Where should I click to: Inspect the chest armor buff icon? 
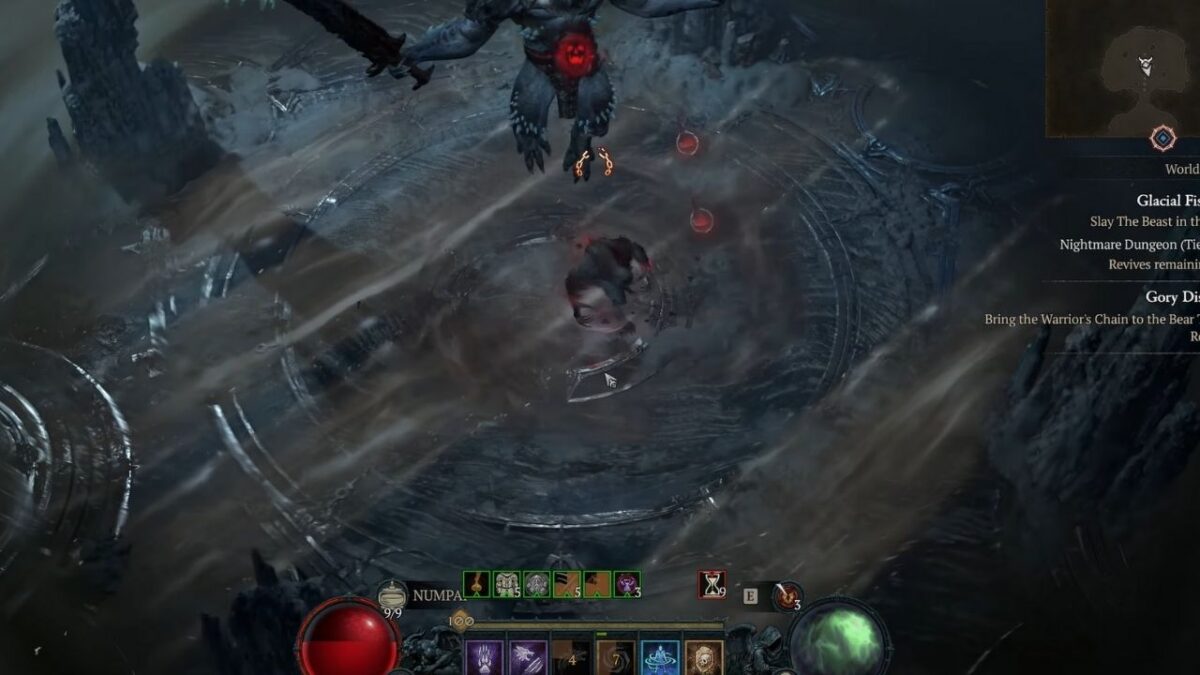tap(507, 584)
